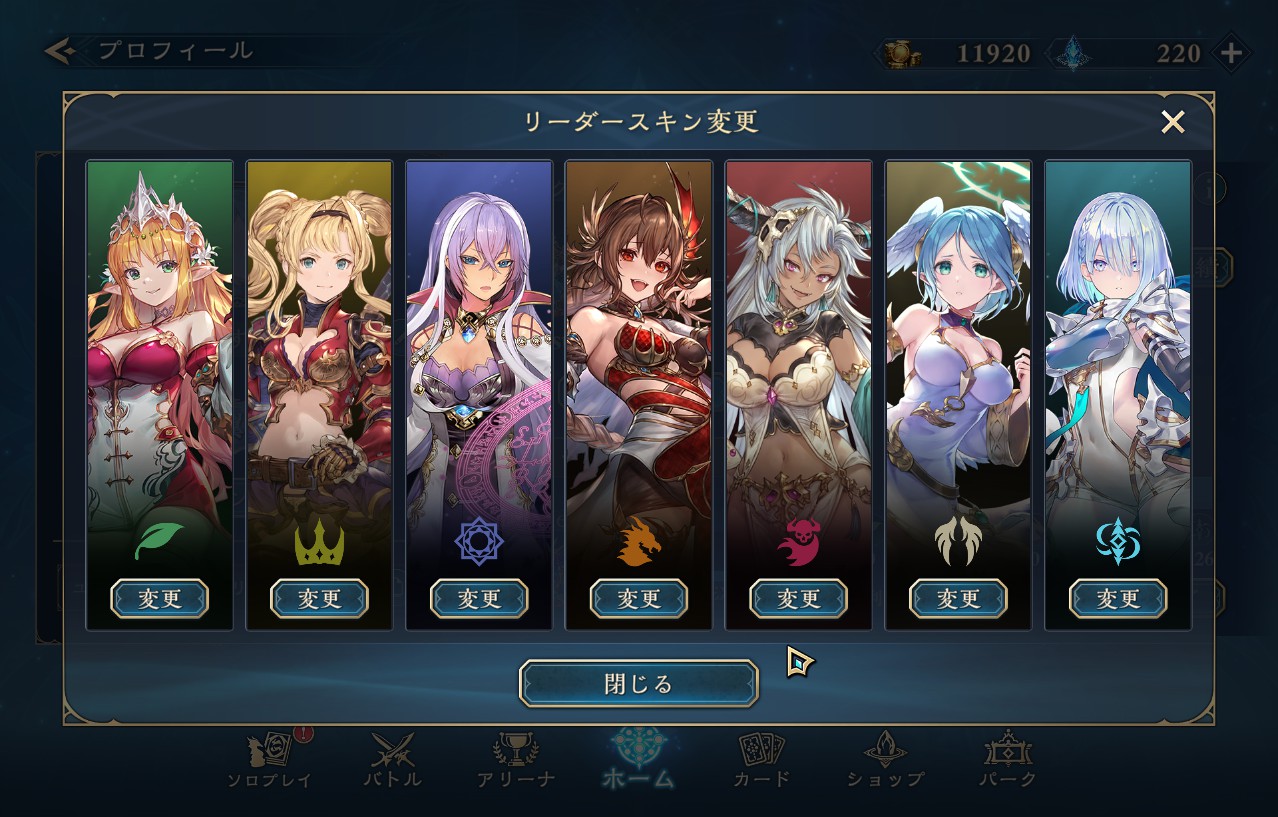The width and height of the screenshot is (1278, 817).
Task: Change the blue rune witch leader skin
Action: click(x=479, y=599)
